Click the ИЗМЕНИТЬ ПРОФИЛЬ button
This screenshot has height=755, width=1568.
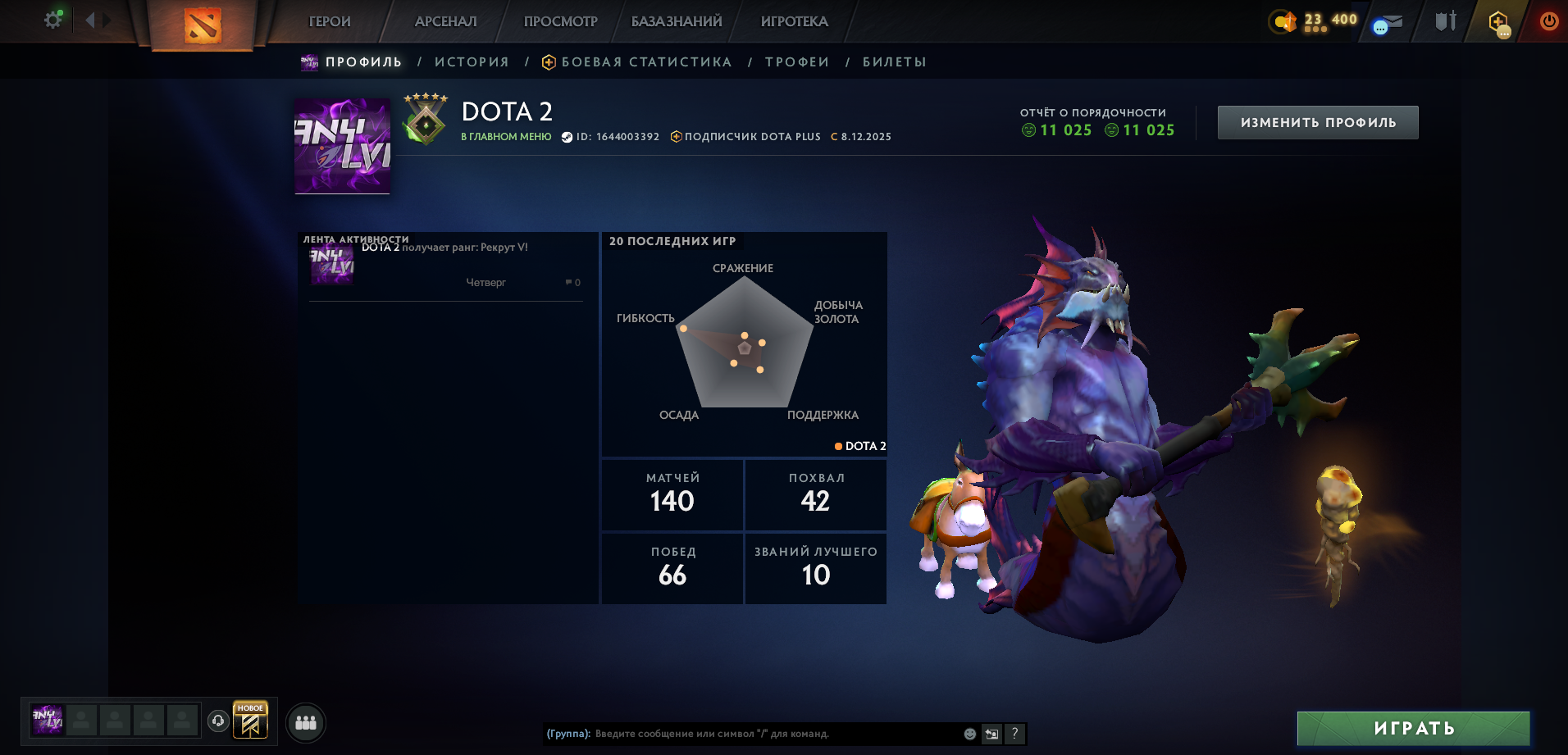point(1317,121)
